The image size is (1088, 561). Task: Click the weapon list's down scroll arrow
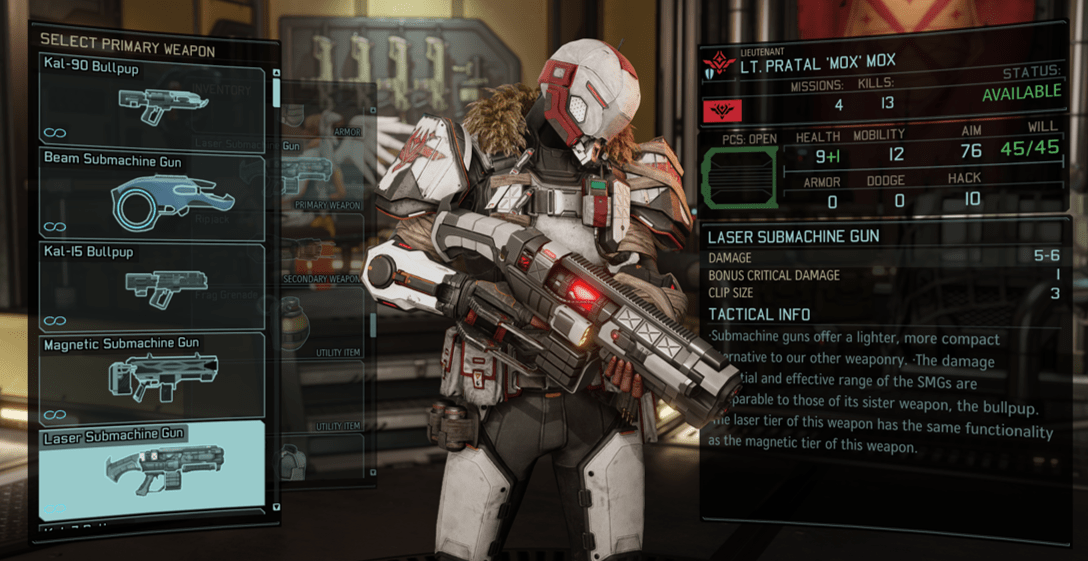(x=277, y=508)
